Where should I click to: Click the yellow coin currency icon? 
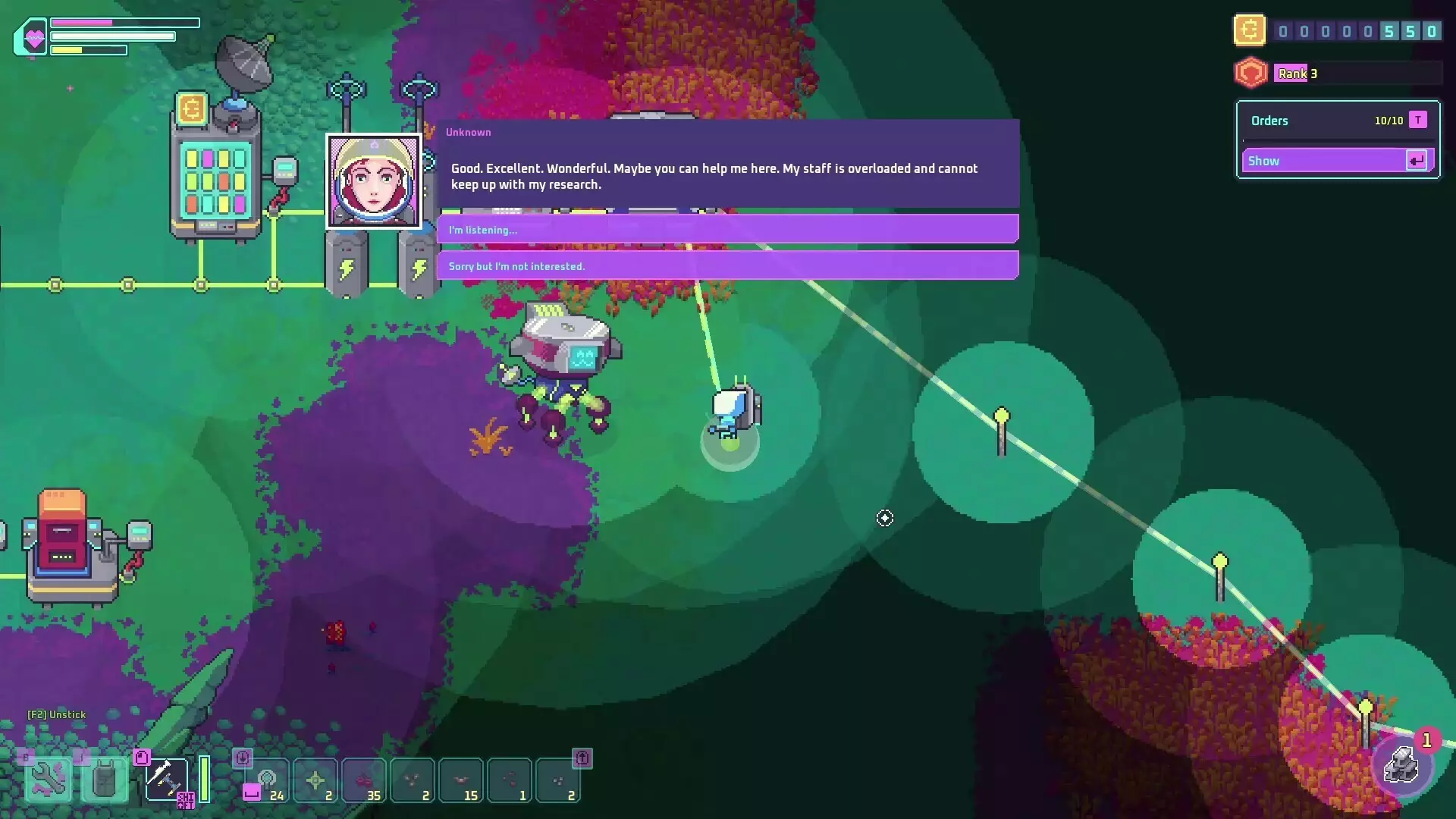click(x=1249, y=30)
